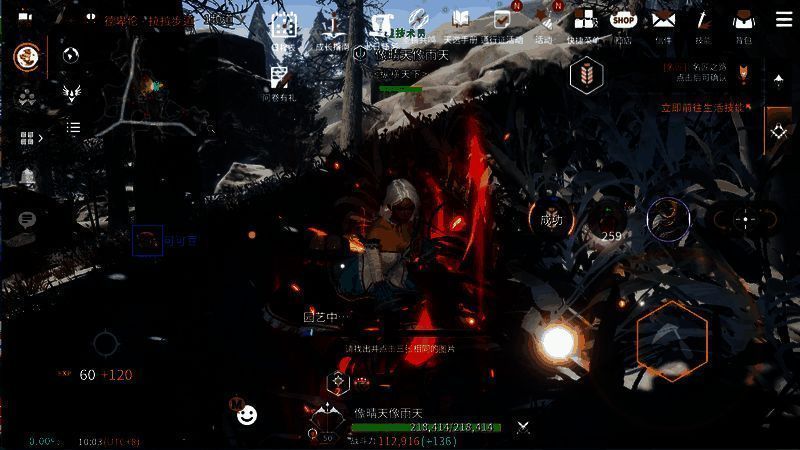Activate the crosshair targeting button
Screen dimensions: 800x450
[745, 220]
